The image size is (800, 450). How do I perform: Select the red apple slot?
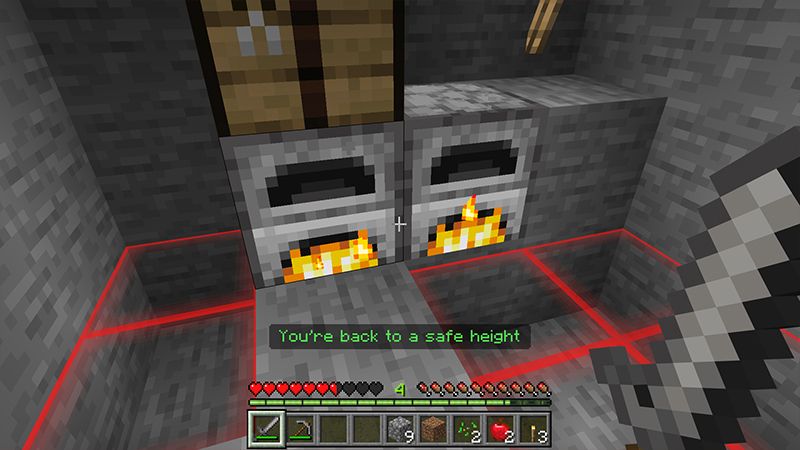(x=499, y=428)
